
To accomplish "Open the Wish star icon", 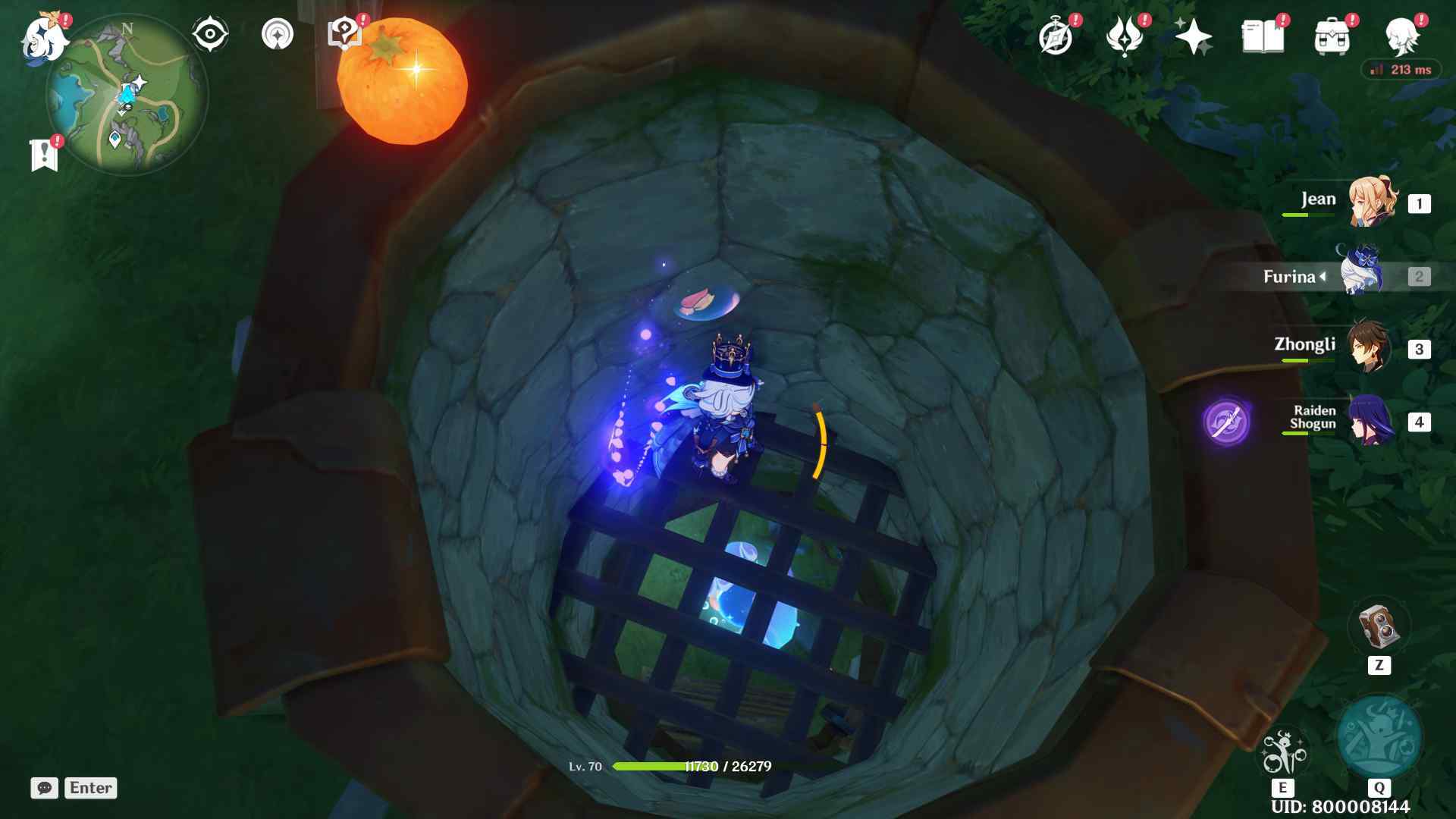I will point(1193,36).
